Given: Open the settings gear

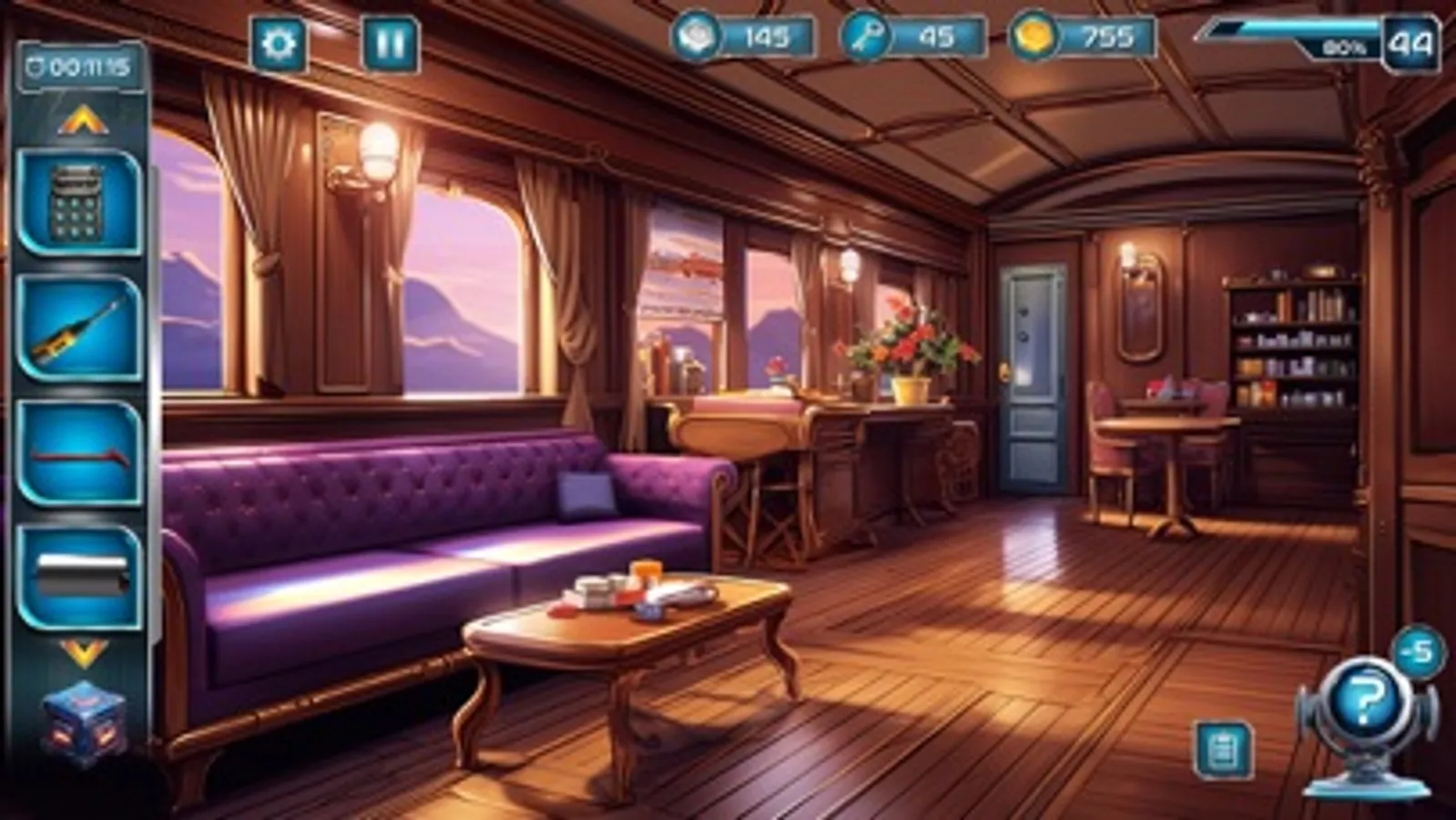Looking at the screenshot, I should (278, 40).
